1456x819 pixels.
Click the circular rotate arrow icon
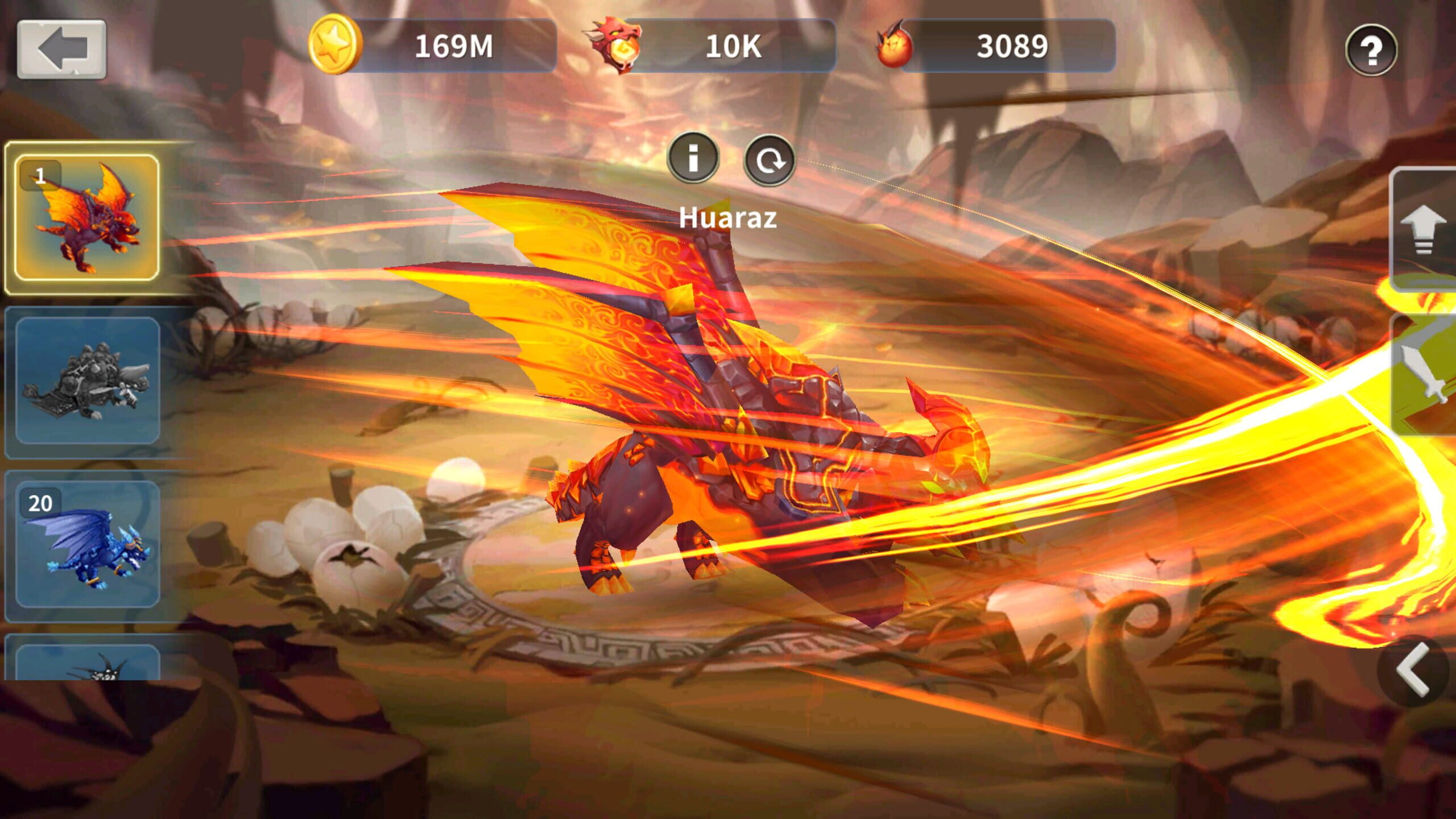769,160
